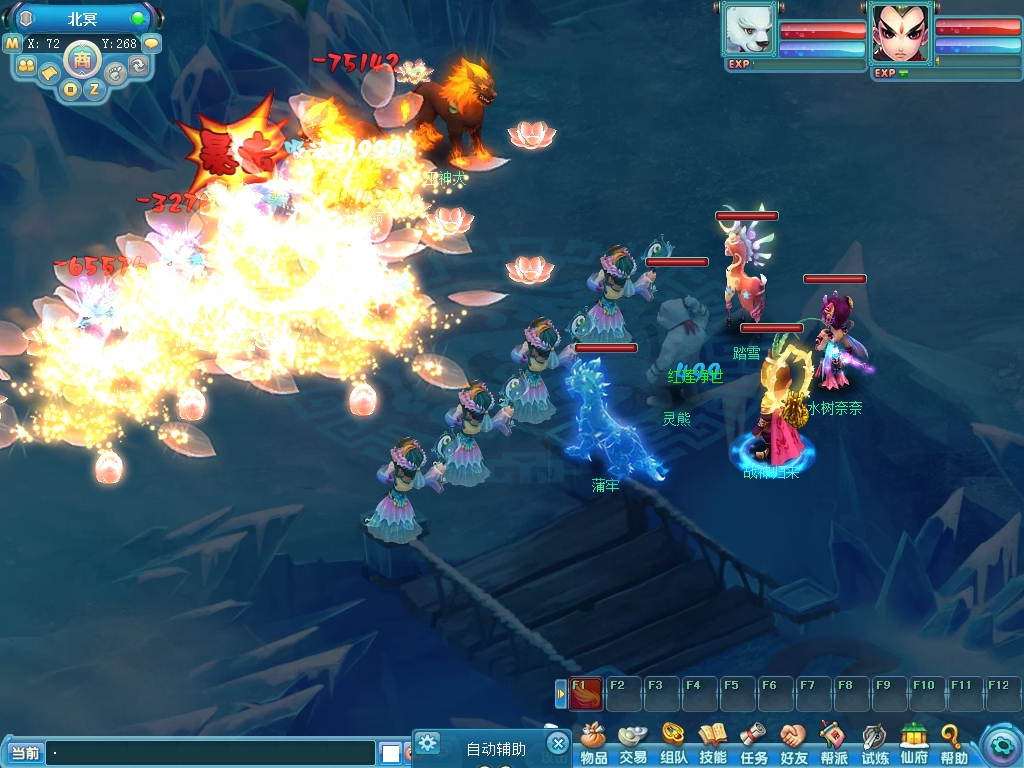Open the 组队 team panel
The image size is (1024, 768).
click(673, 743)
